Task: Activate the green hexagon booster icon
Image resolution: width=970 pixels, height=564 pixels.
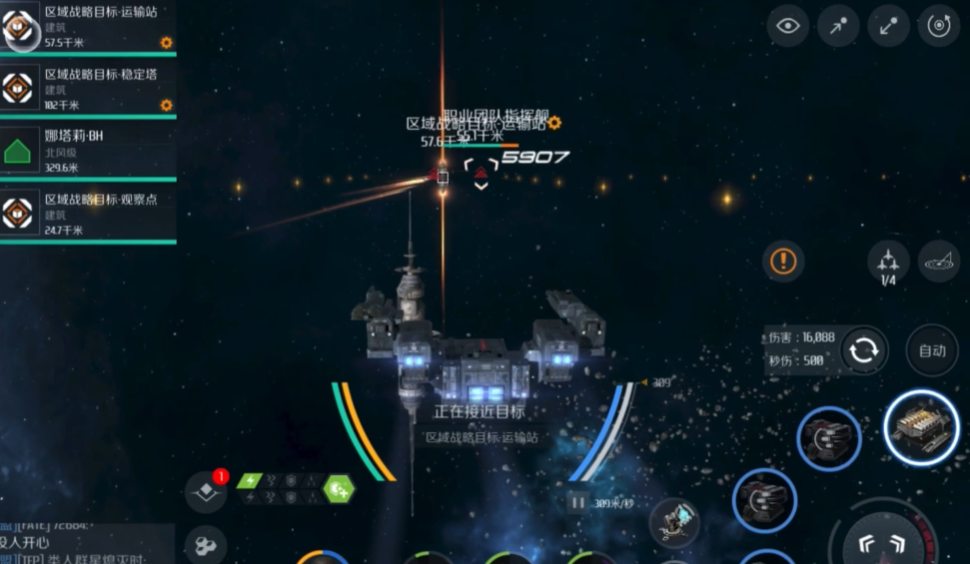Action: point(339,489)
